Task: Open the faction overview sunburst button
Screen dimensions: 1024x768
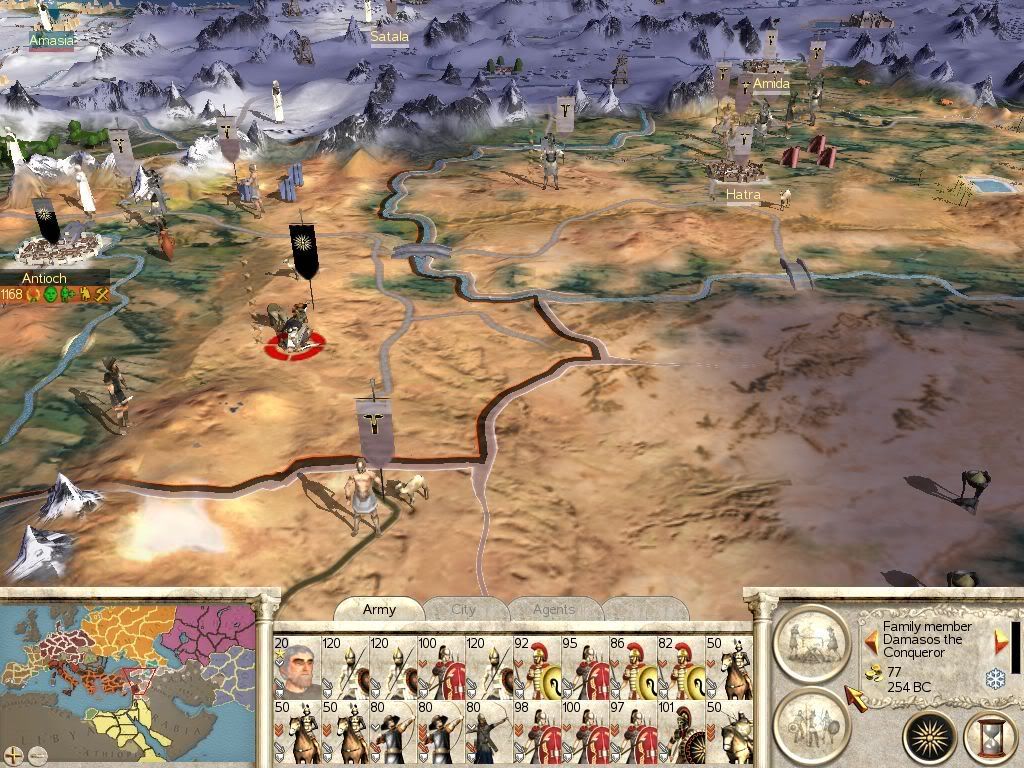Action: 930,738
